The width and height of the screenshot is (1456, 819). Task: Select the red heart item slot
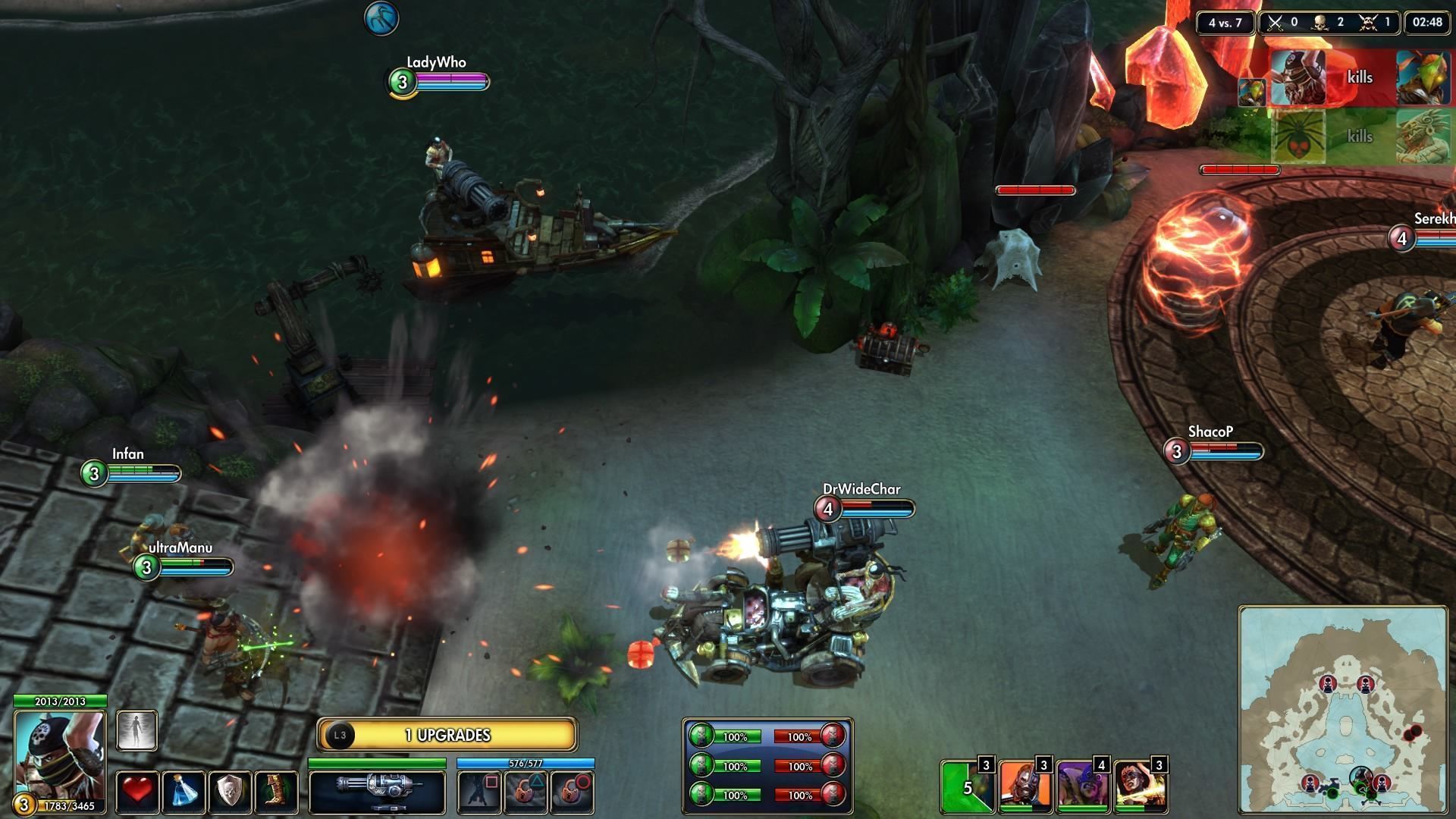(137, 792)
